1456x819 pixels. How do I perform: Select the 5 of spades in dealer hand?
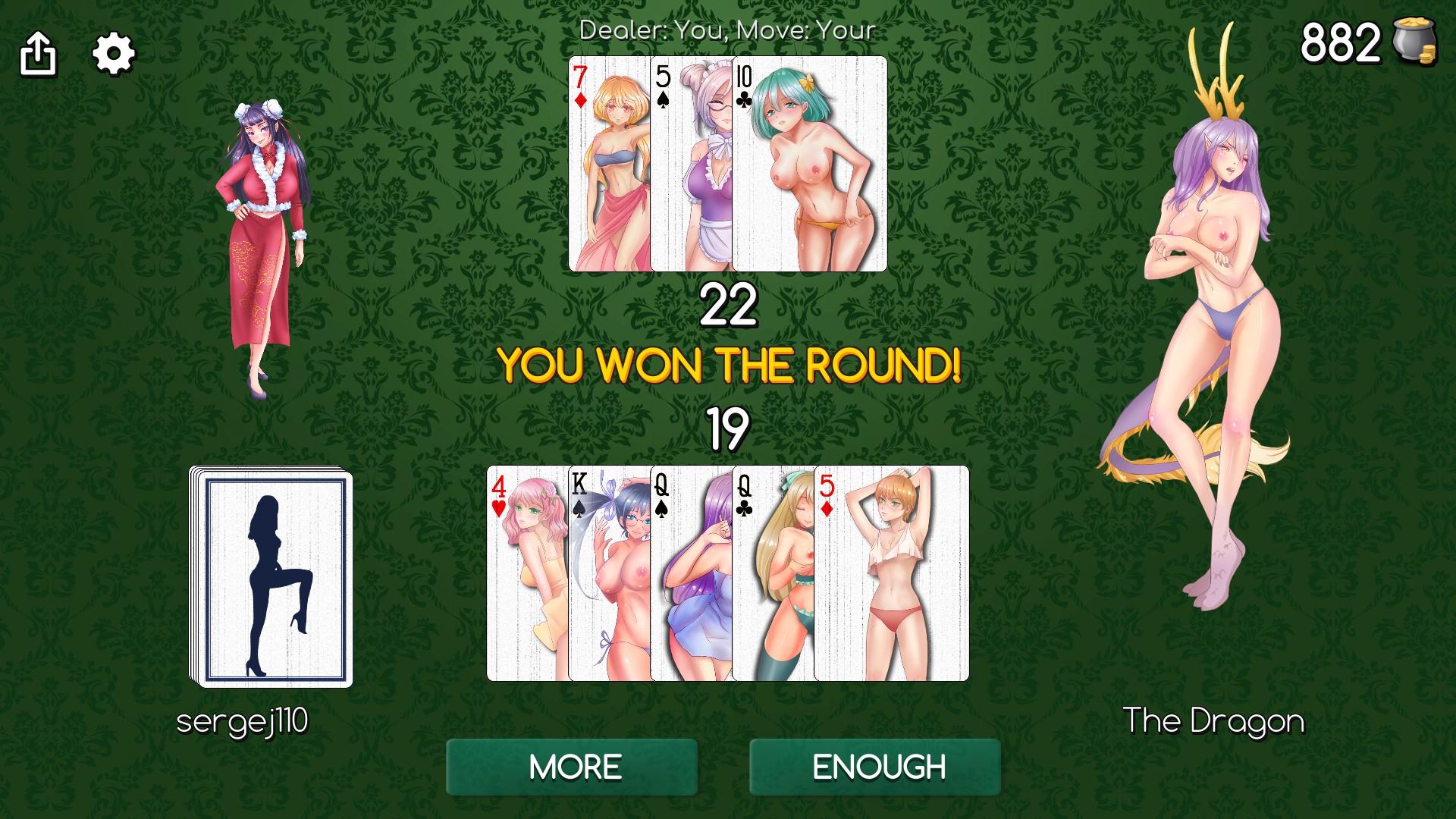pyautogui.click(x=692, y=163)
